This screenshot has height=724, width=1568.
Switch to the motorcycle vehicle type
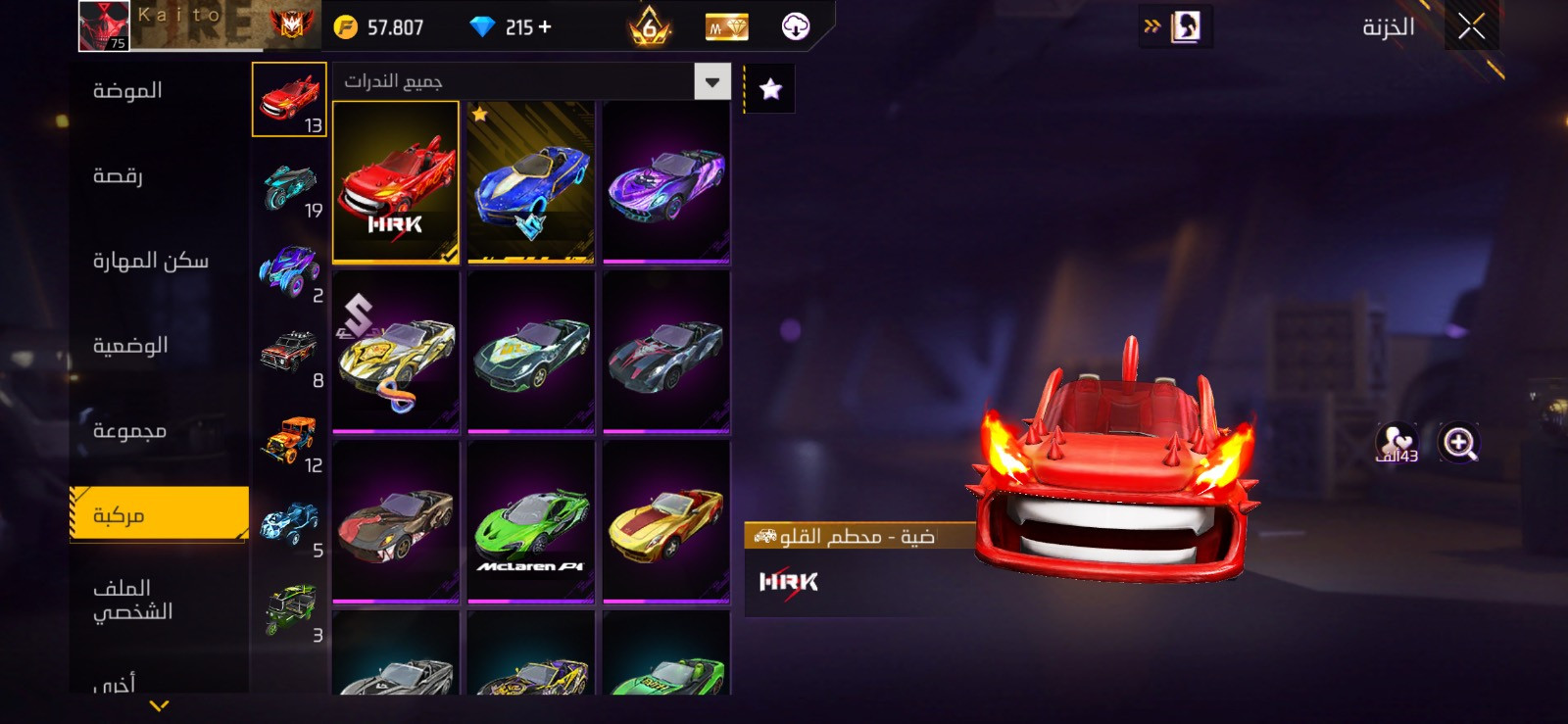click(290, 186)
